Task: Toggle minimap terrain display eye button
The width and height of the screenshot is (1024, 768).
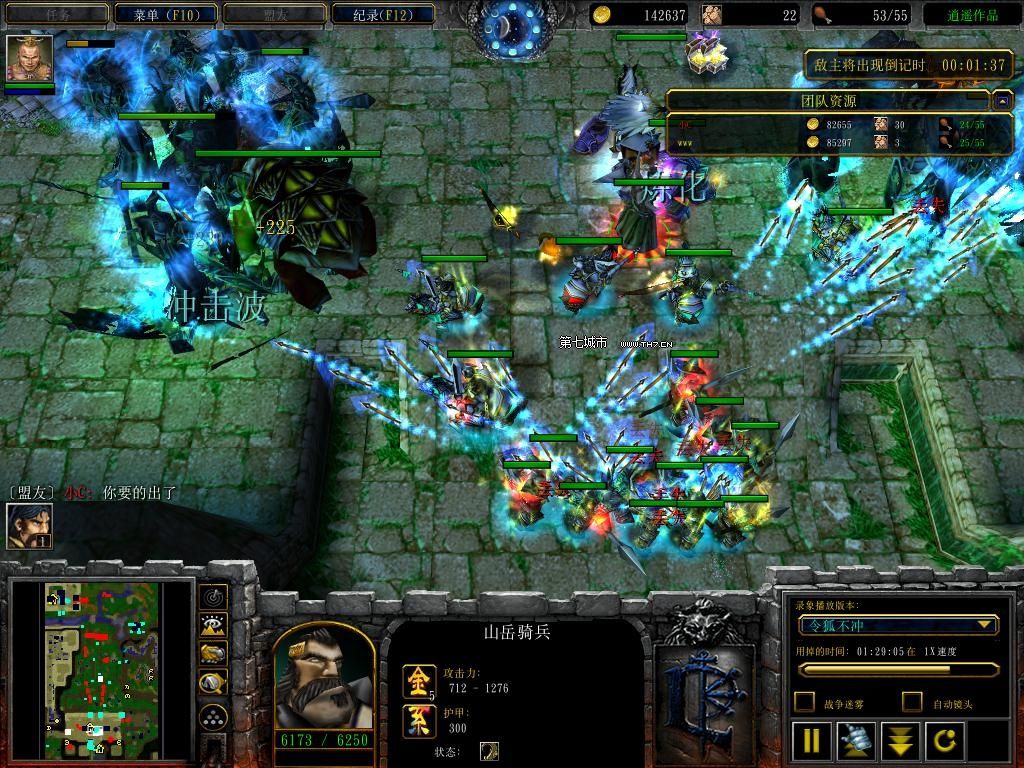Action: click(x=212, y=626)
